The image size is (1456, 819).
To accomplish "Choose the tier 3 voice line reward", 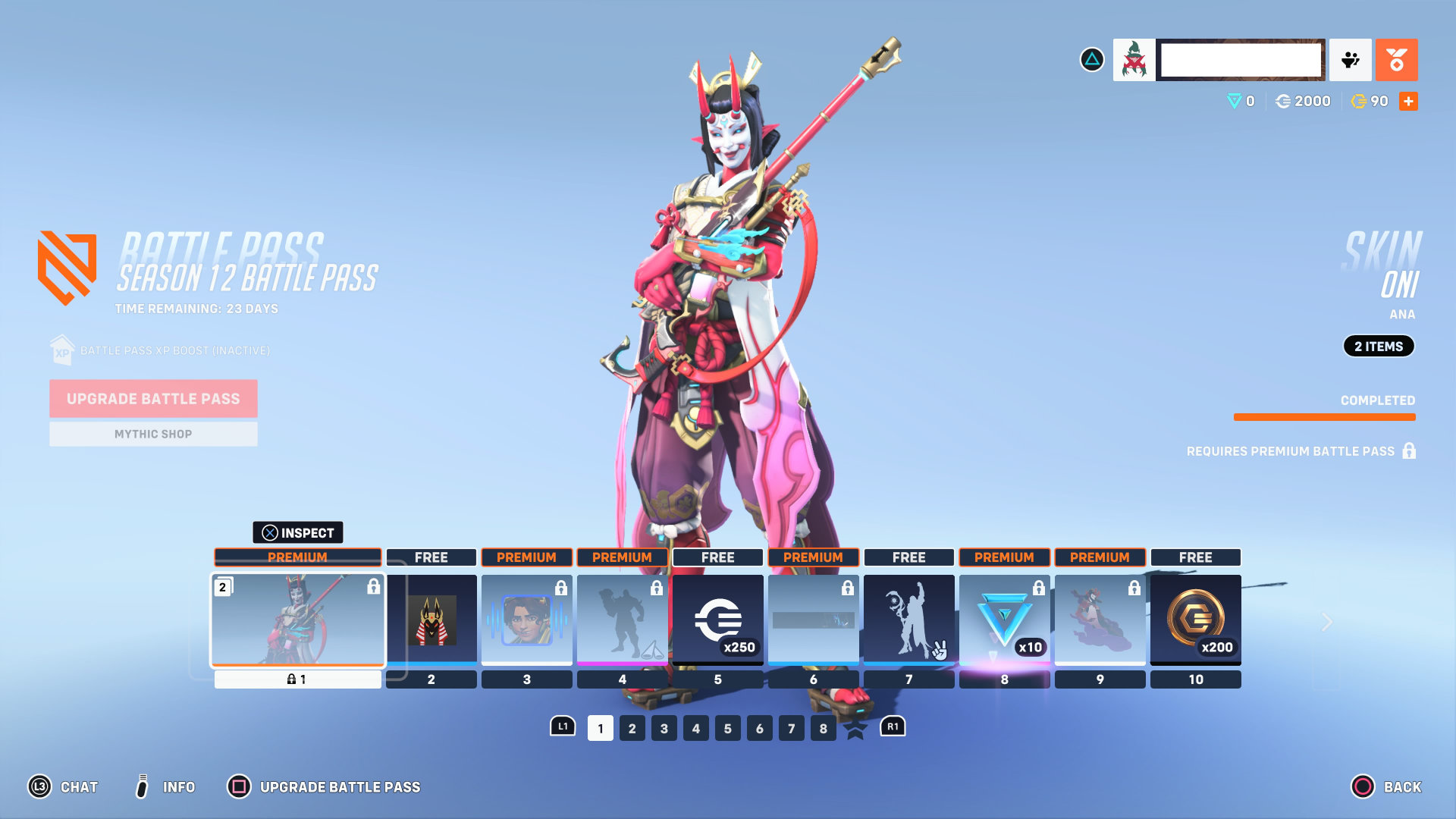I will pyautogui.click(x=527, y=620).
